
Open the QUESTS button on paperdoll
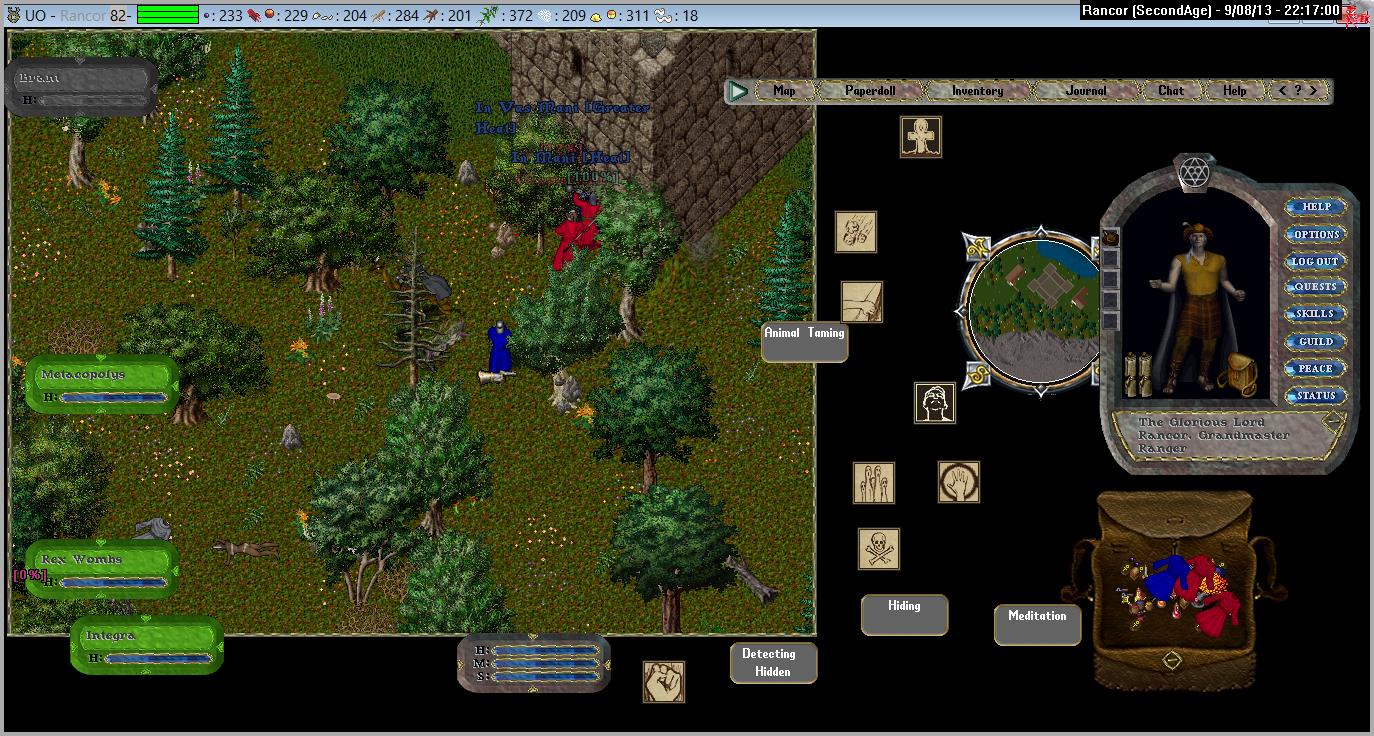[x=1316, y=287]
